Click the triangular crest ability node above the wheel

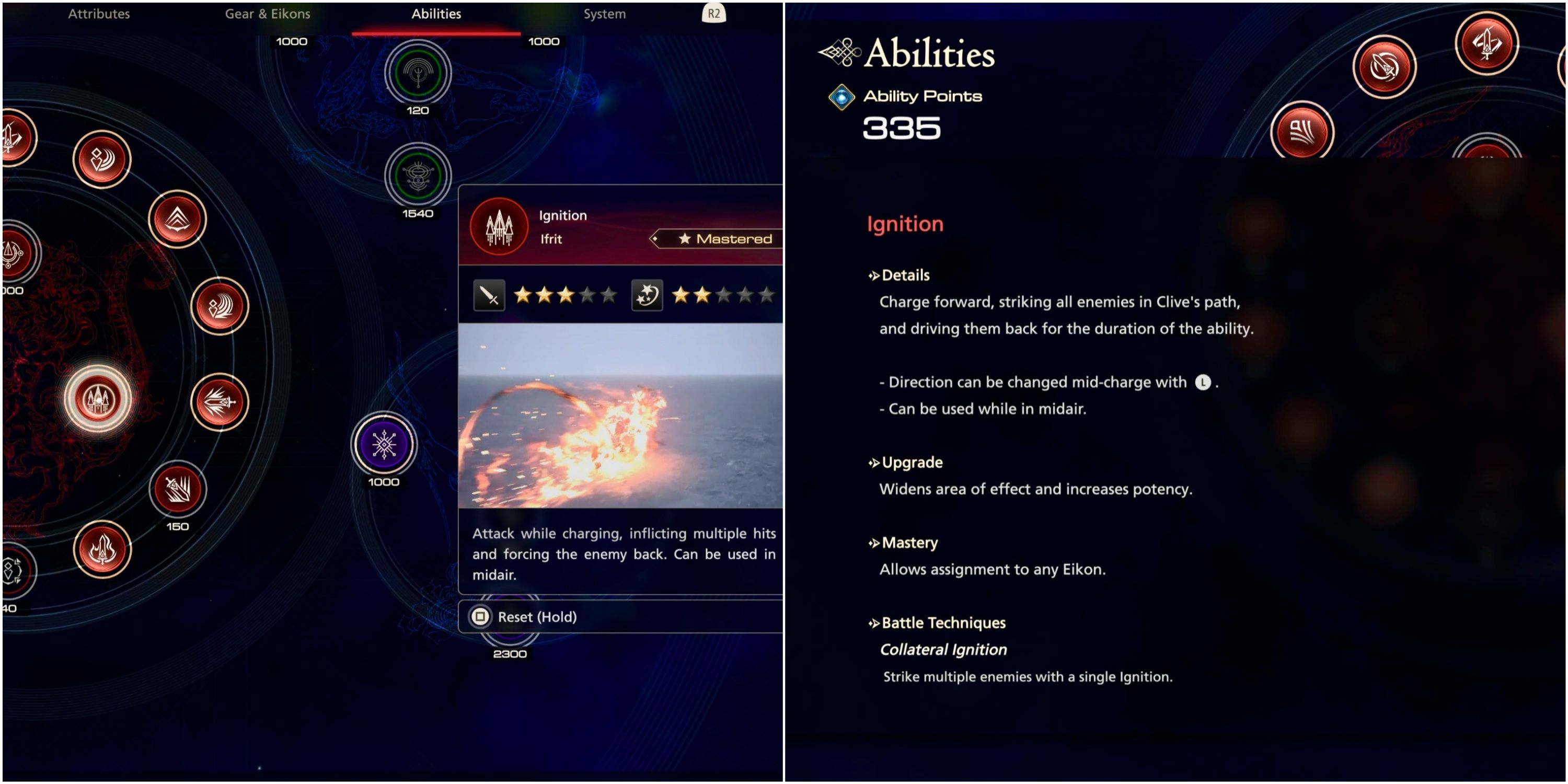tap(177, 219)
